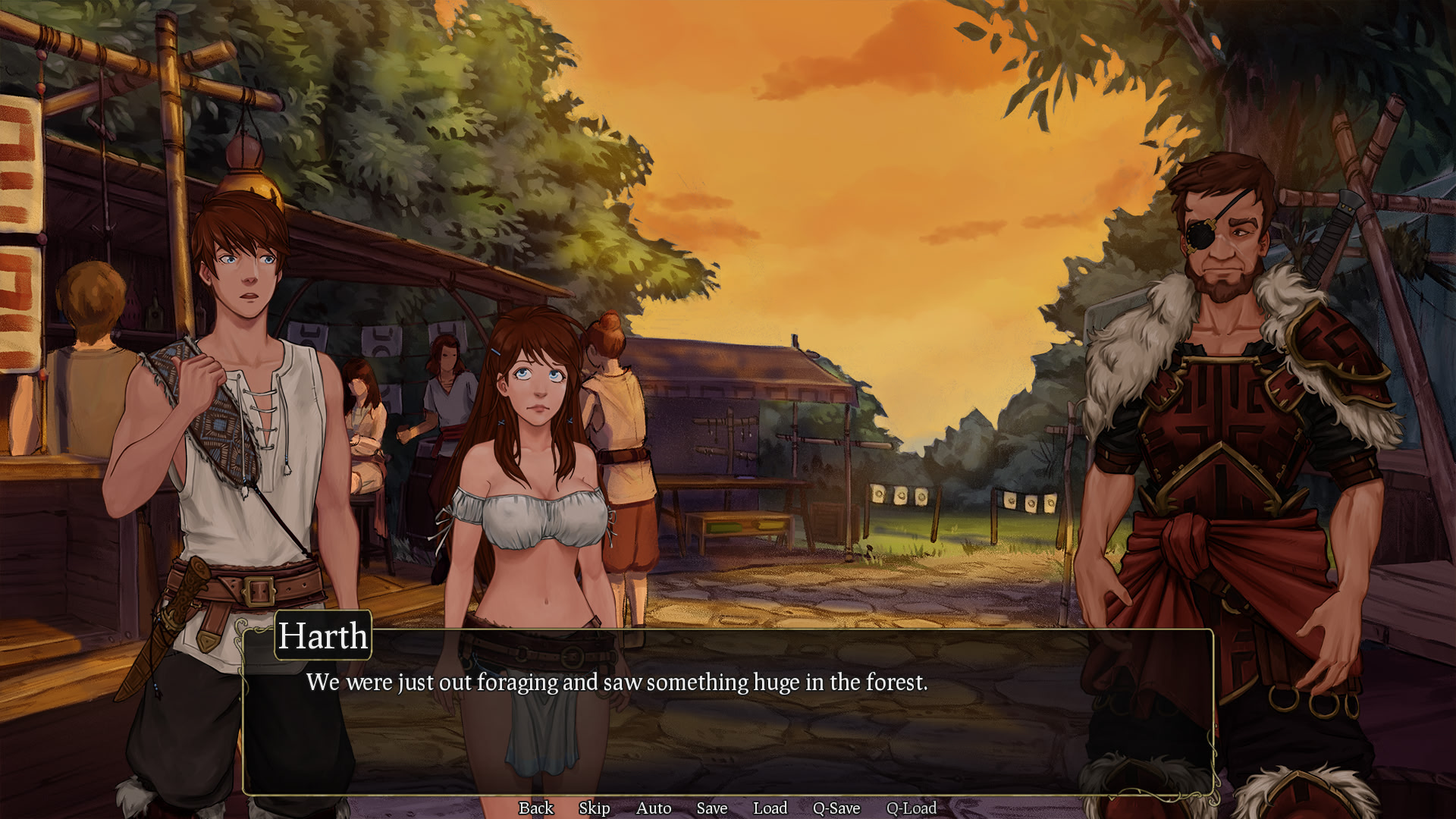Turn on Auto dialogue advance
The width and height of the screenshot is (1456, 819).
coord(653,808)
